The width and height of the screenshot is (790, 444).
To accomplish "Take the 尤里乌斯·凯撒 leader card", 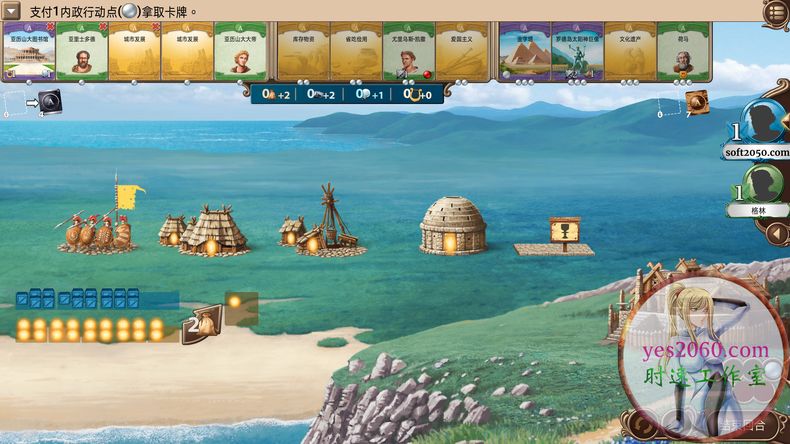I will tap(408, 52).
